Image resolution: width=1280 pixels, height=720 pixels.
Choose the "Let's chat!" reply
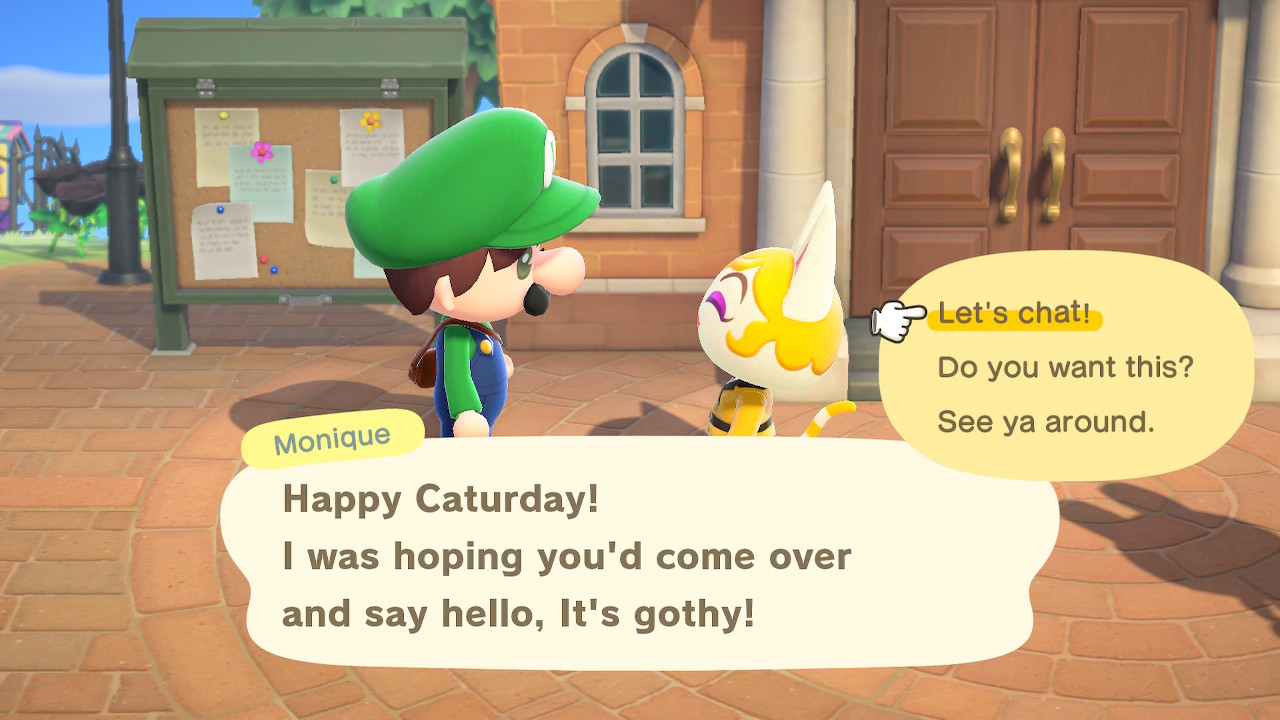tap(1014, 314)
